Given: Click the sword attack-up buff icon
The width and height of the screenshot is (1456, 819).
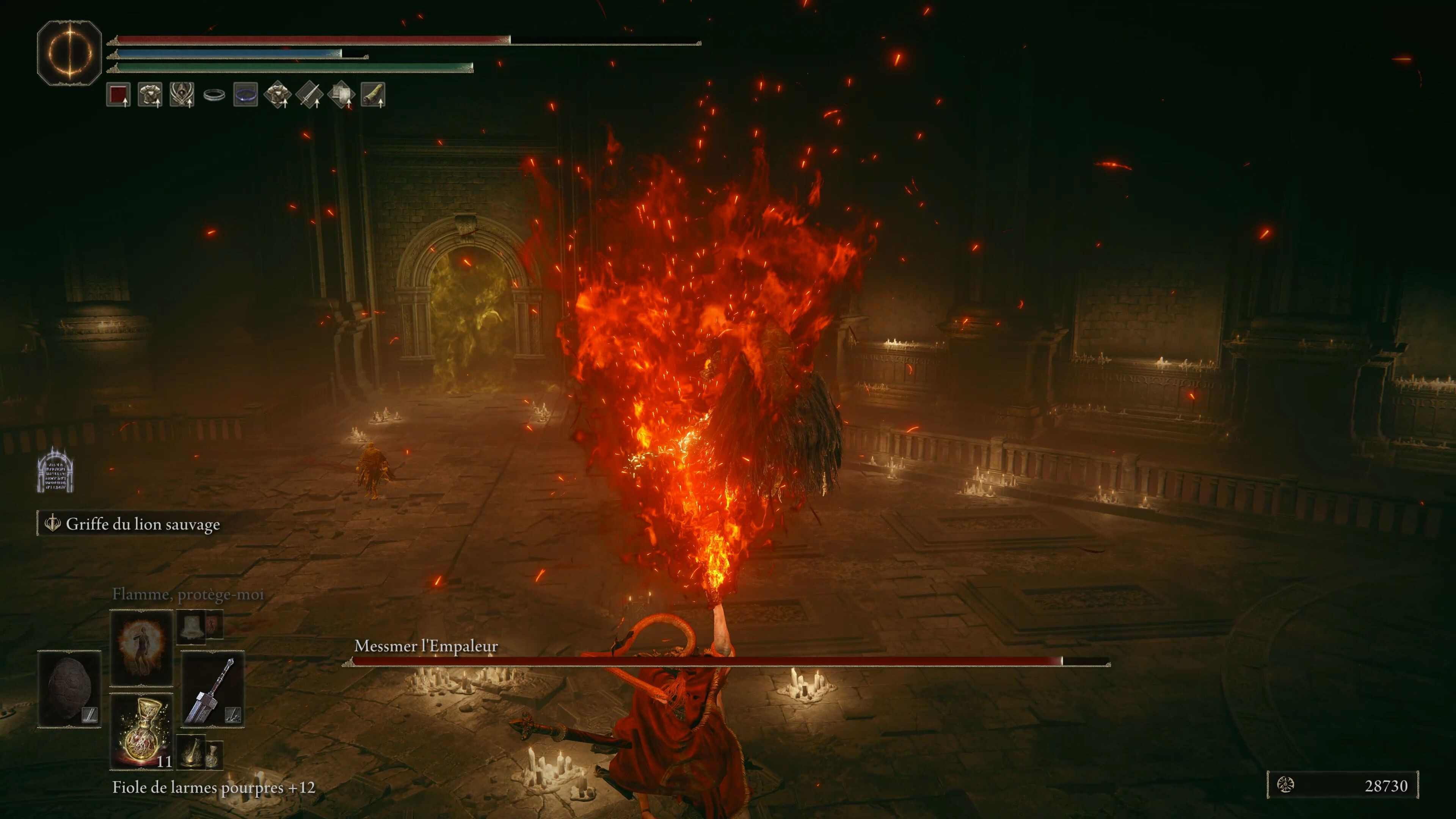Looking at the screenshot, I should (309, 94).
